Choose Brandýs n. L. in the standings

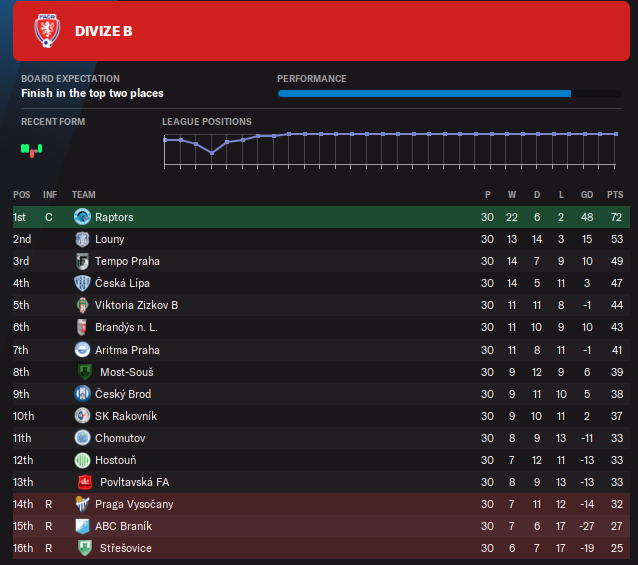tap(126, 327)
